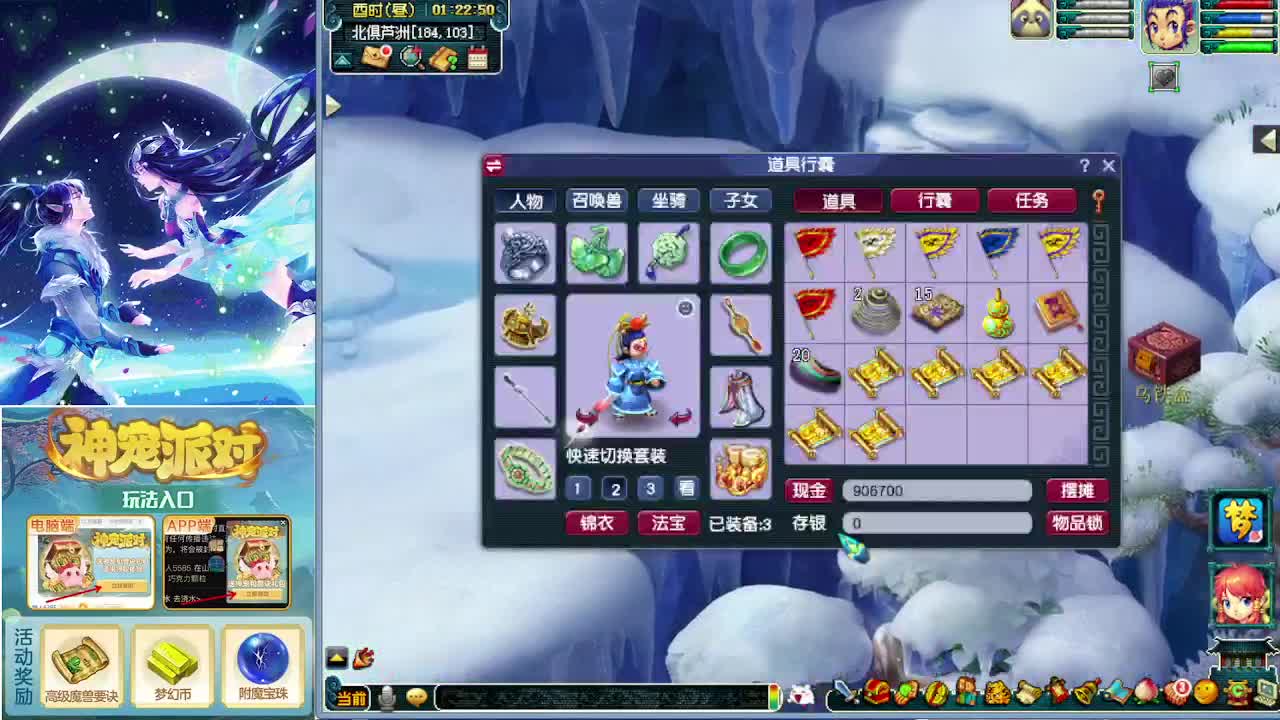Click the 摆摊 stall button

click(x=1079, y=490)
